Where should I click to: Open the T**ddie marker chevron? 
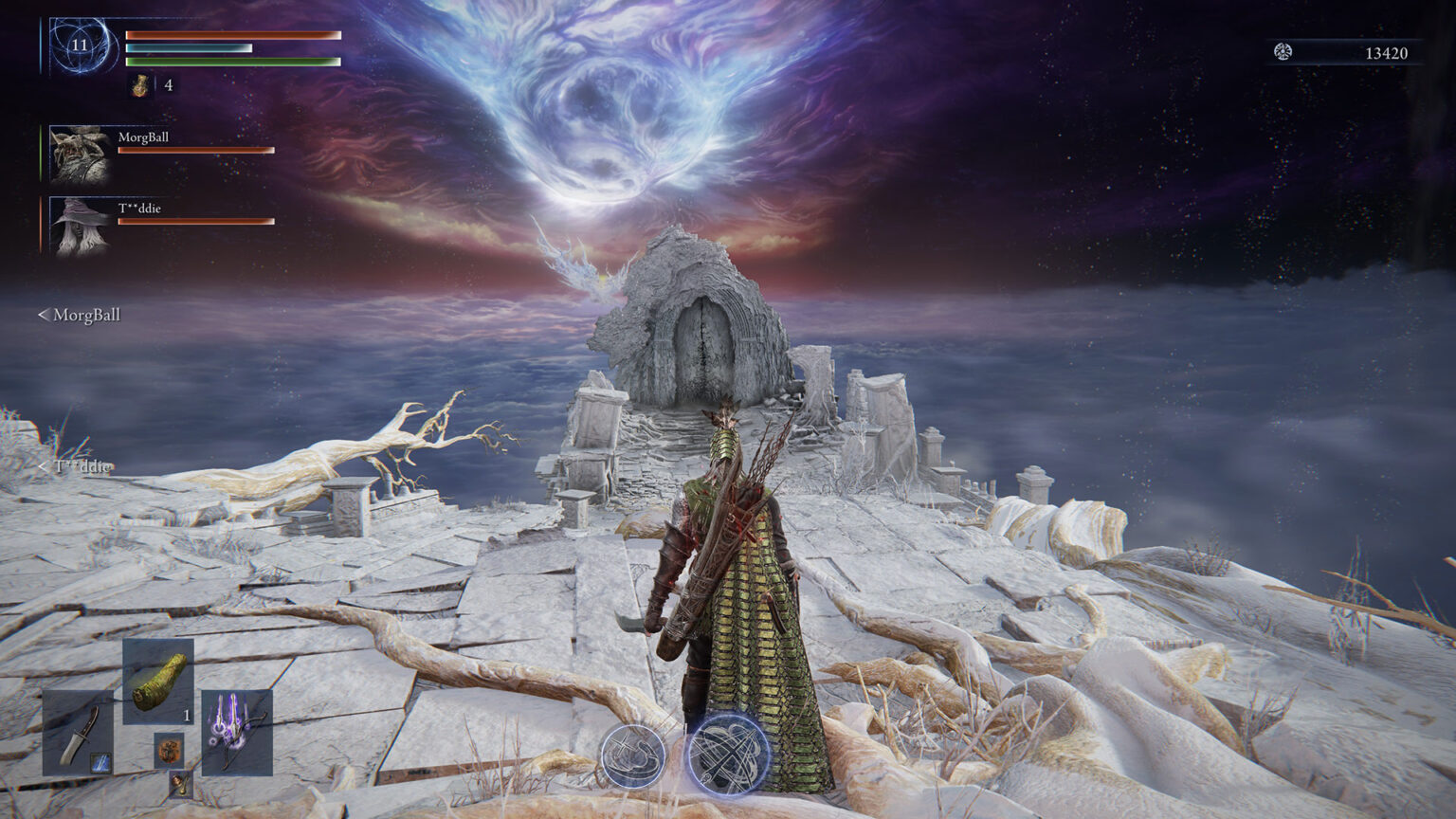(43, 465)
